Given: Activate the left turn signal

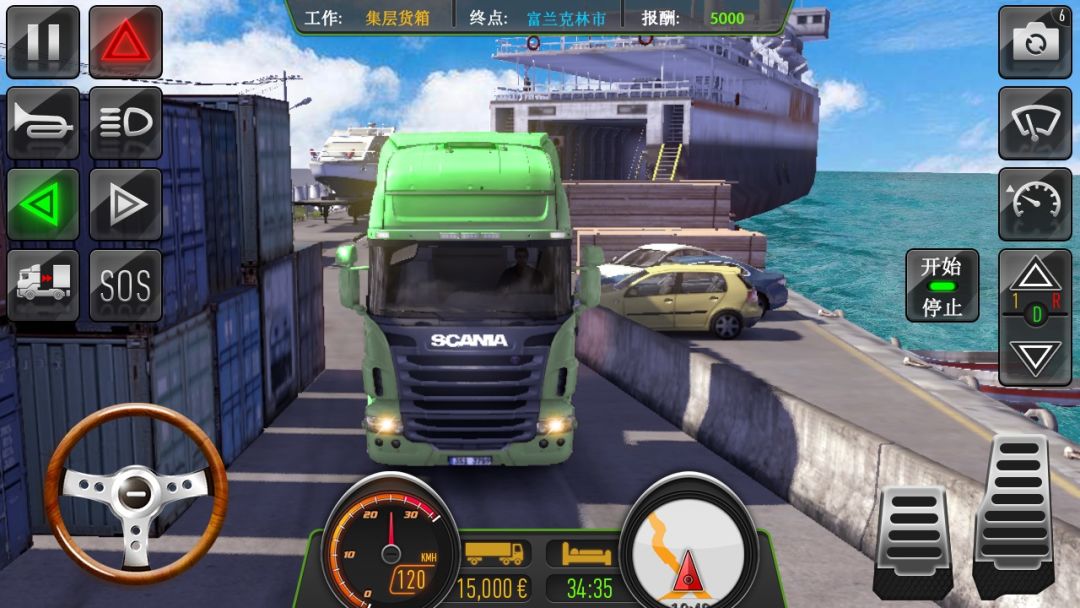Looking at the screenshot, I should pos(43,204).
